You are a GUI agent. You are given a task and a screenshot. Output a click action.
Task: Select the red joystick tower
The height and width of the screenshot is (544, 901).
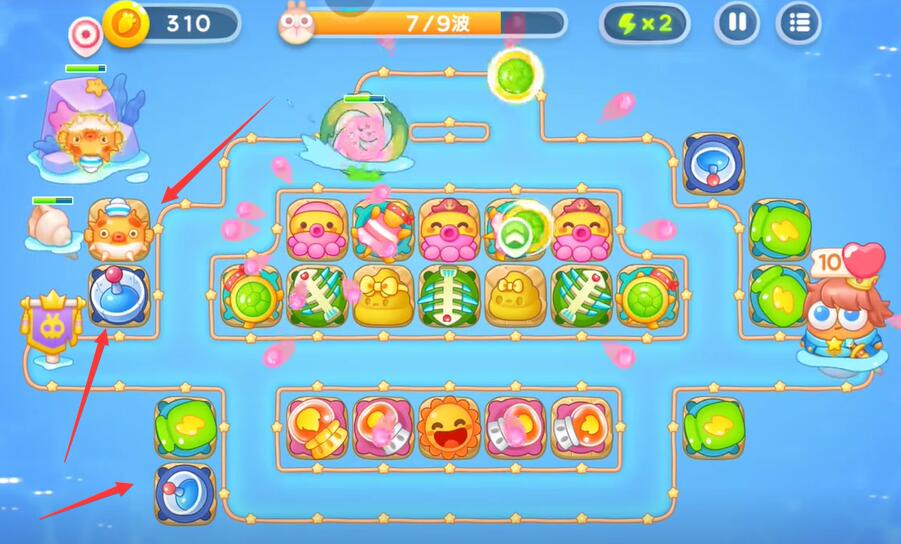(x=119, y=297)
